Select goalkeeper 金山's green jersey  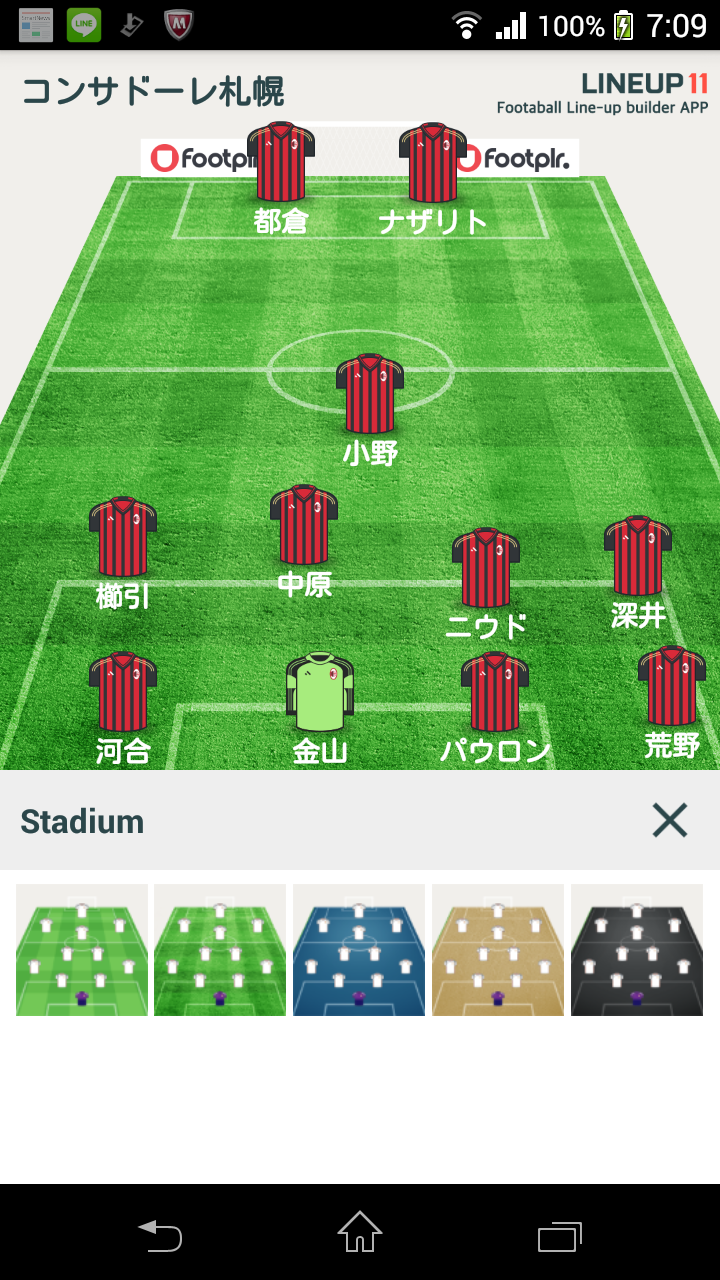pyautogui.click(x=320, y=692)
